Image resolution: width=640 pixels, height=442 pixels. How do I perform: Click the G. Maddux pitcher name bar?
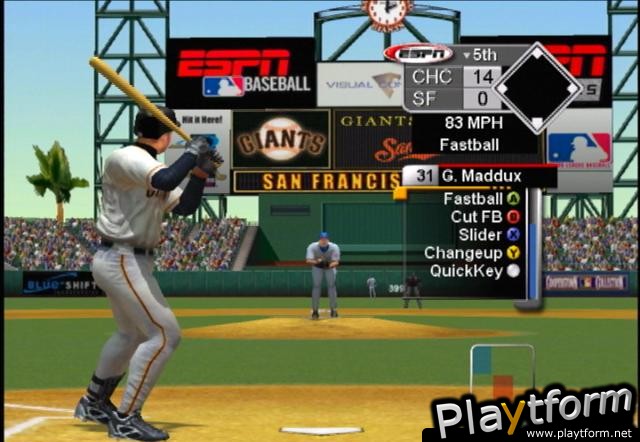click(478, 177)
